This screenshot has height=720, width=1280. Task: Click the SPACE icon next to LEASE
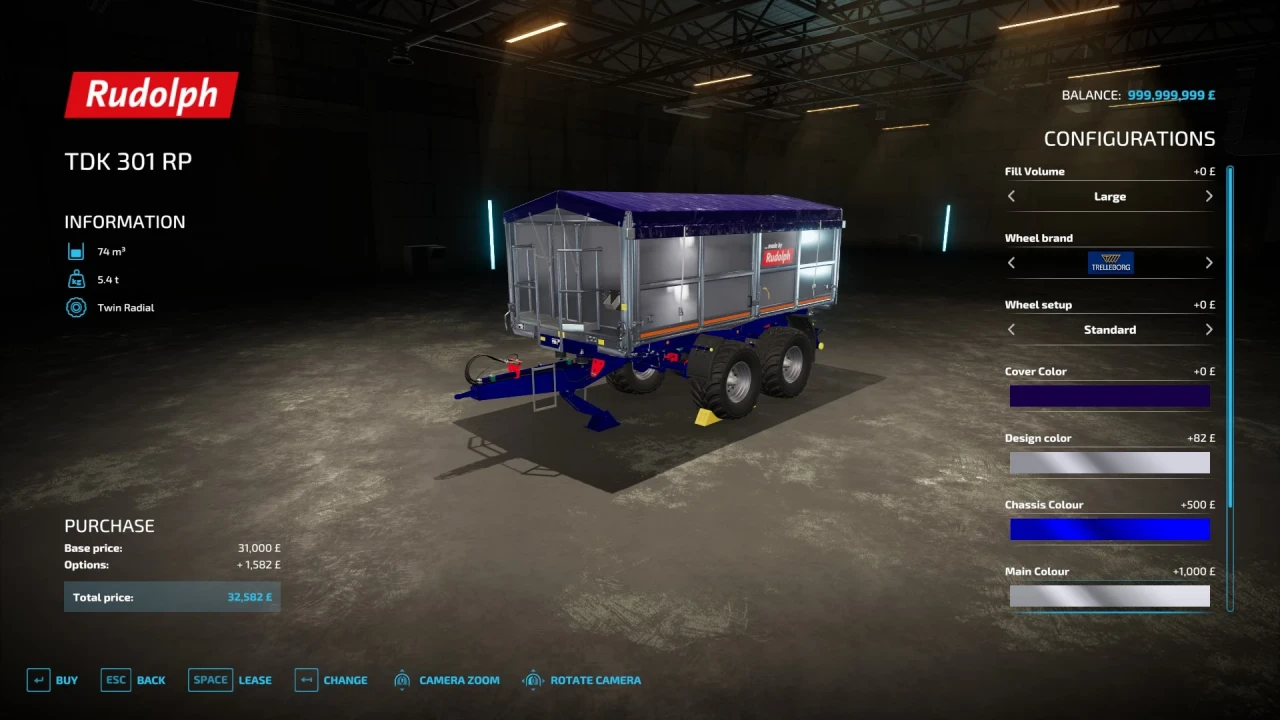click(210, 680)
